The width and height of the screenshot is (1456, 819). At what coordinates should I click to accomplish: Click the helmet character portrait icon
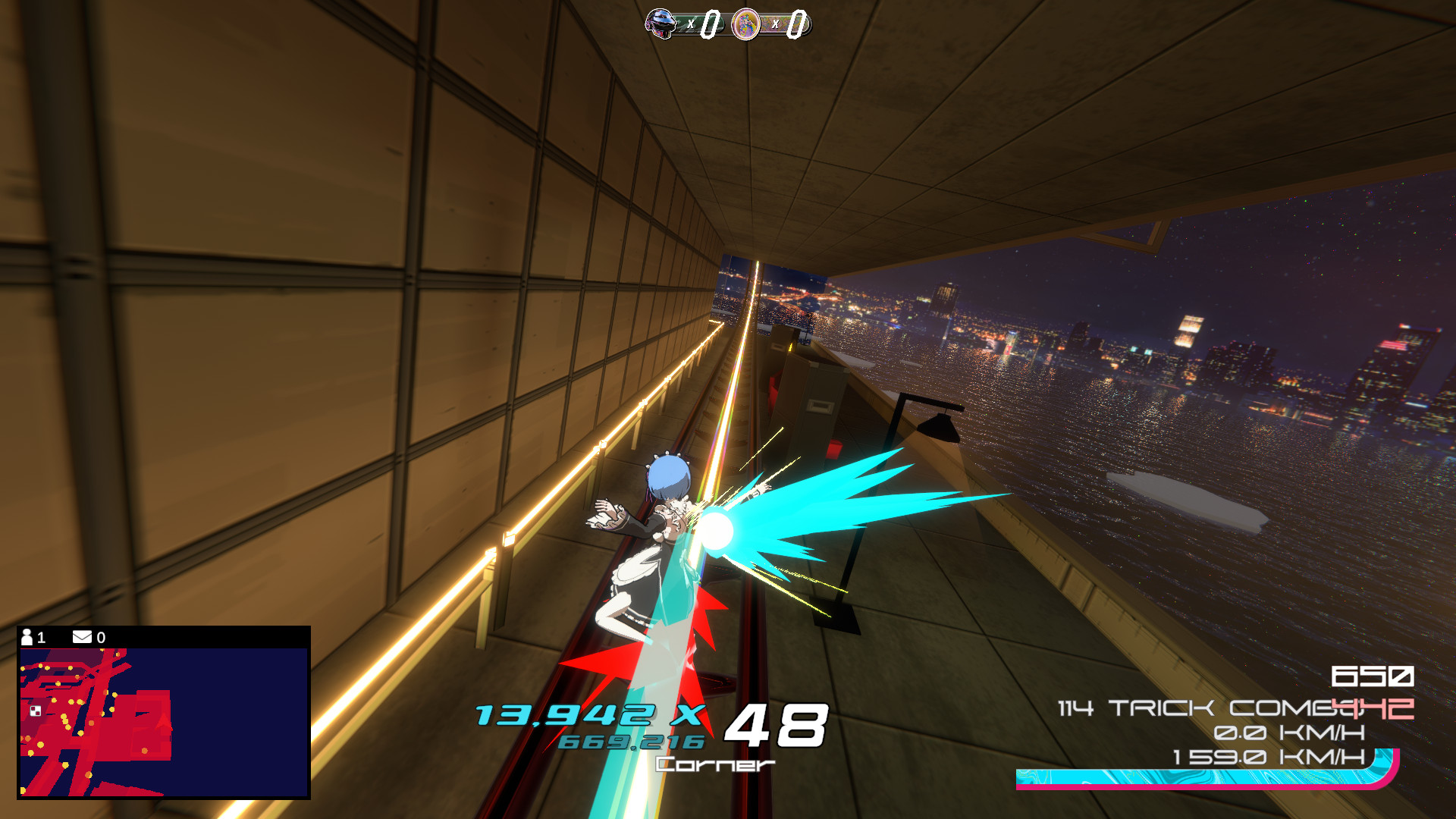pos(661,24)
